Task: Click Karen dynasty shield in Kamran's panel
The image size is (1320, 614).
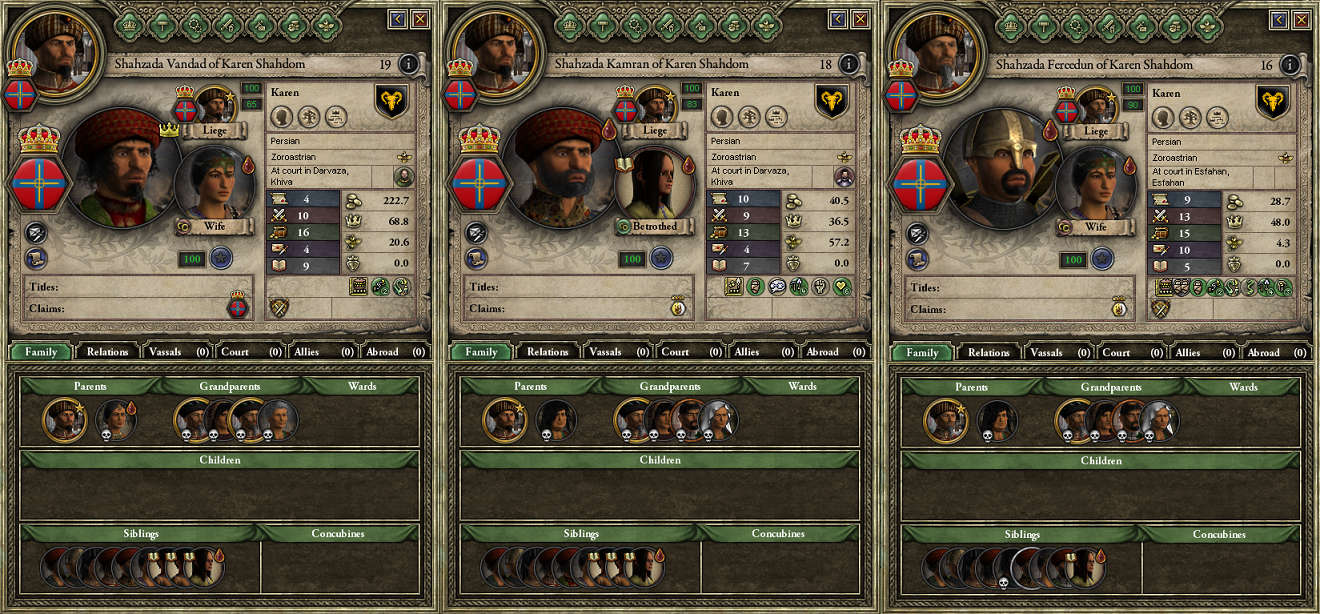Action: (x=831, y=101)
